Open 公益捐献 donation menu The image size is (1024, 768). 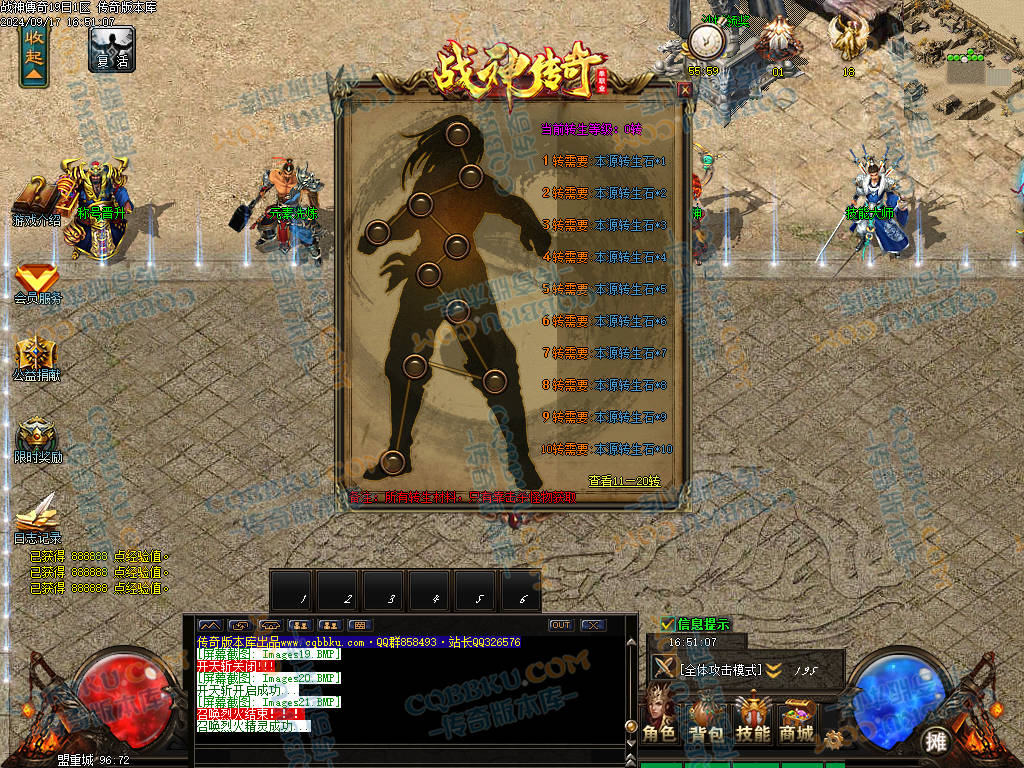36,359
